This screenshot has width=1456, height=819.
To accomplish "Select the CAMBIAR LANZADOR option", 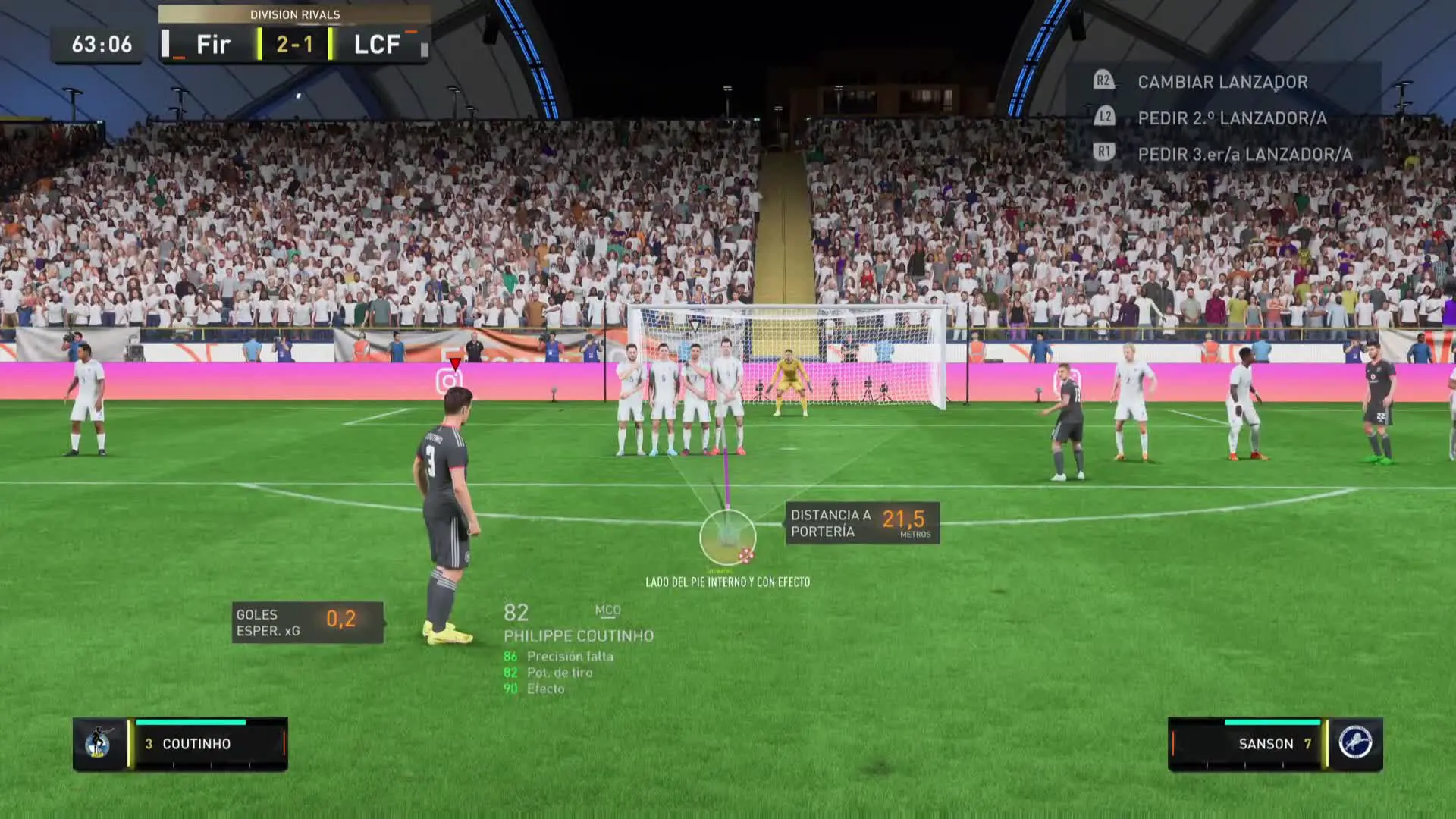I will pos(1222,82).
